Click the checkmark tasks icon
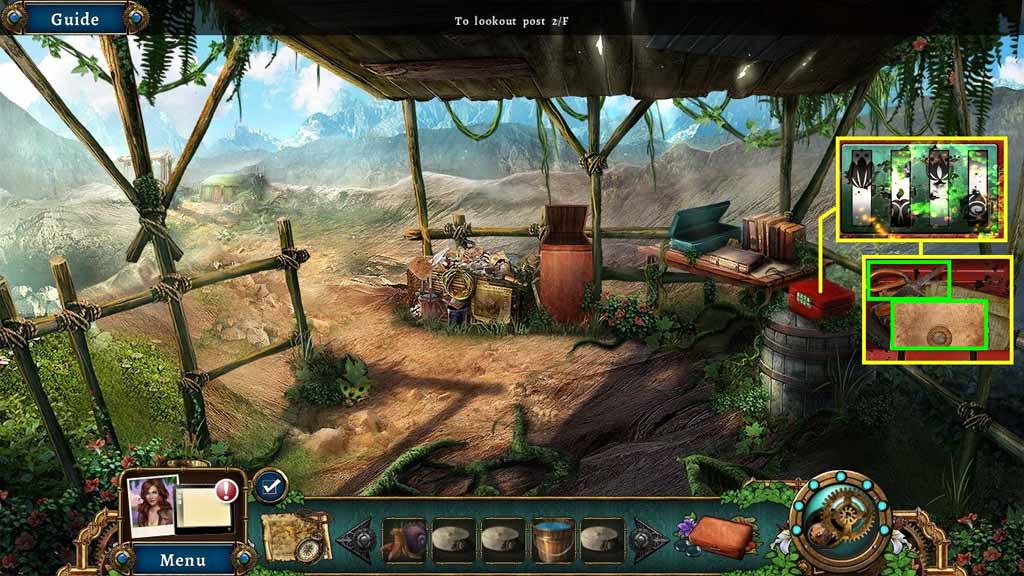 (269, 486)
